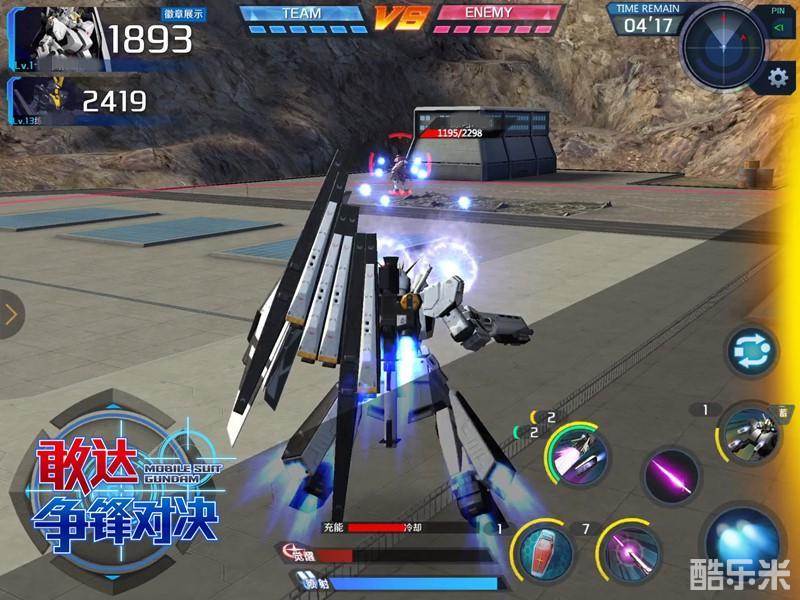Select the white Gundam pilot portrait
The width and height of the screenshot is (800, 600).
point(52,36)
